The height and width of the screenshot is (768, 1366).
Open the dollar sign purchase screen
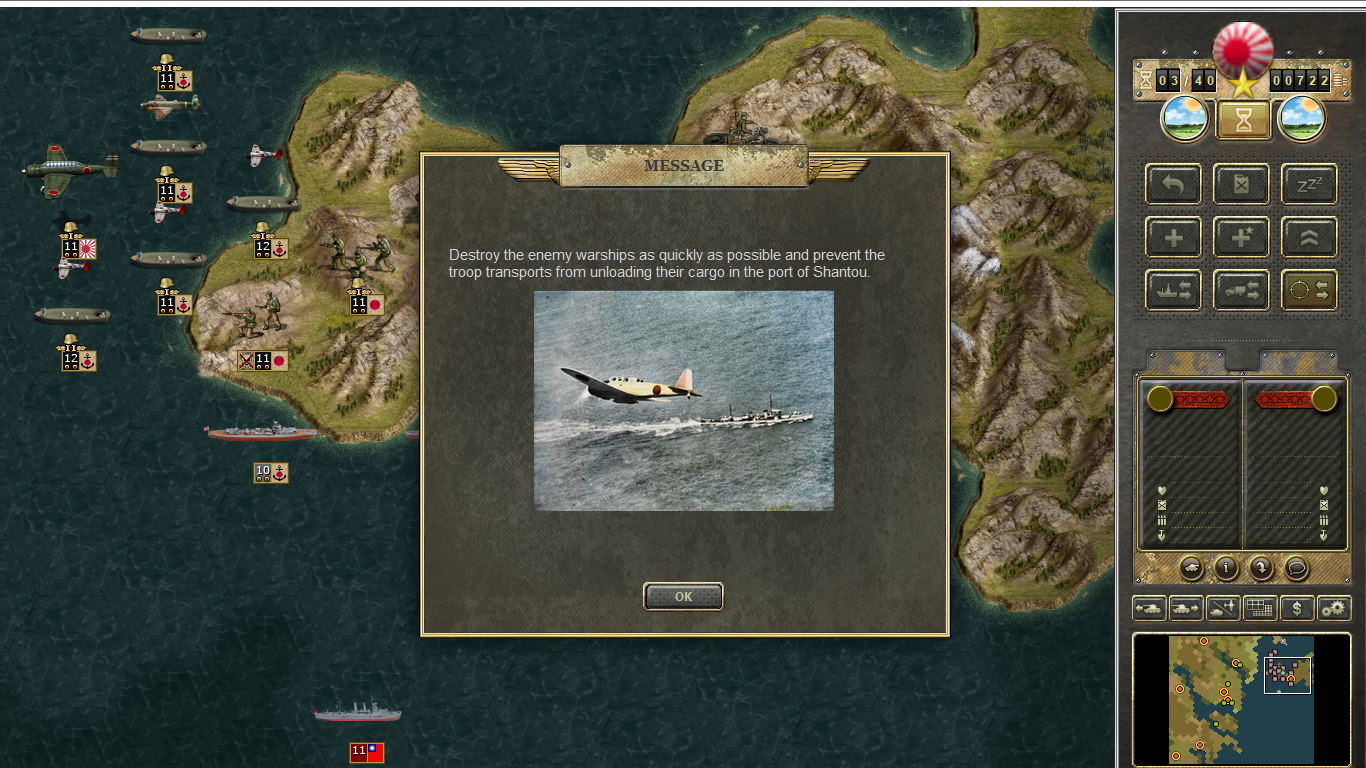1297,607
